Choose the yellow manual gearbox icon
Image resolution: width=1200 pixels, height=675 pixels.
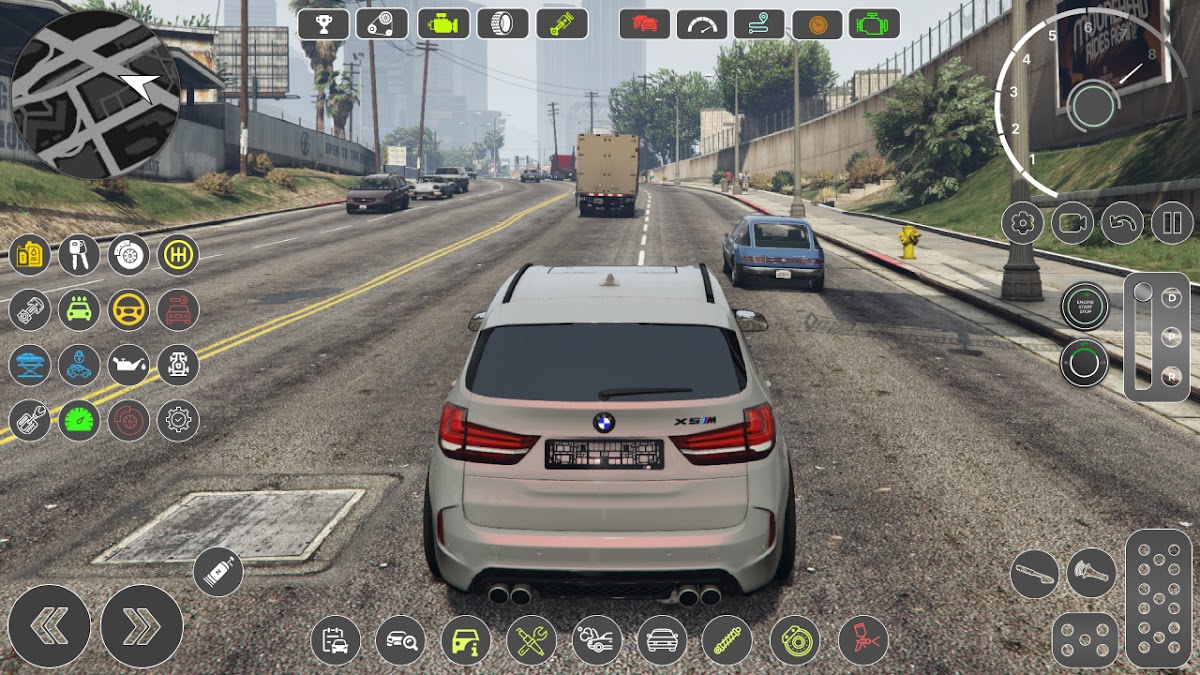(178, 255)
